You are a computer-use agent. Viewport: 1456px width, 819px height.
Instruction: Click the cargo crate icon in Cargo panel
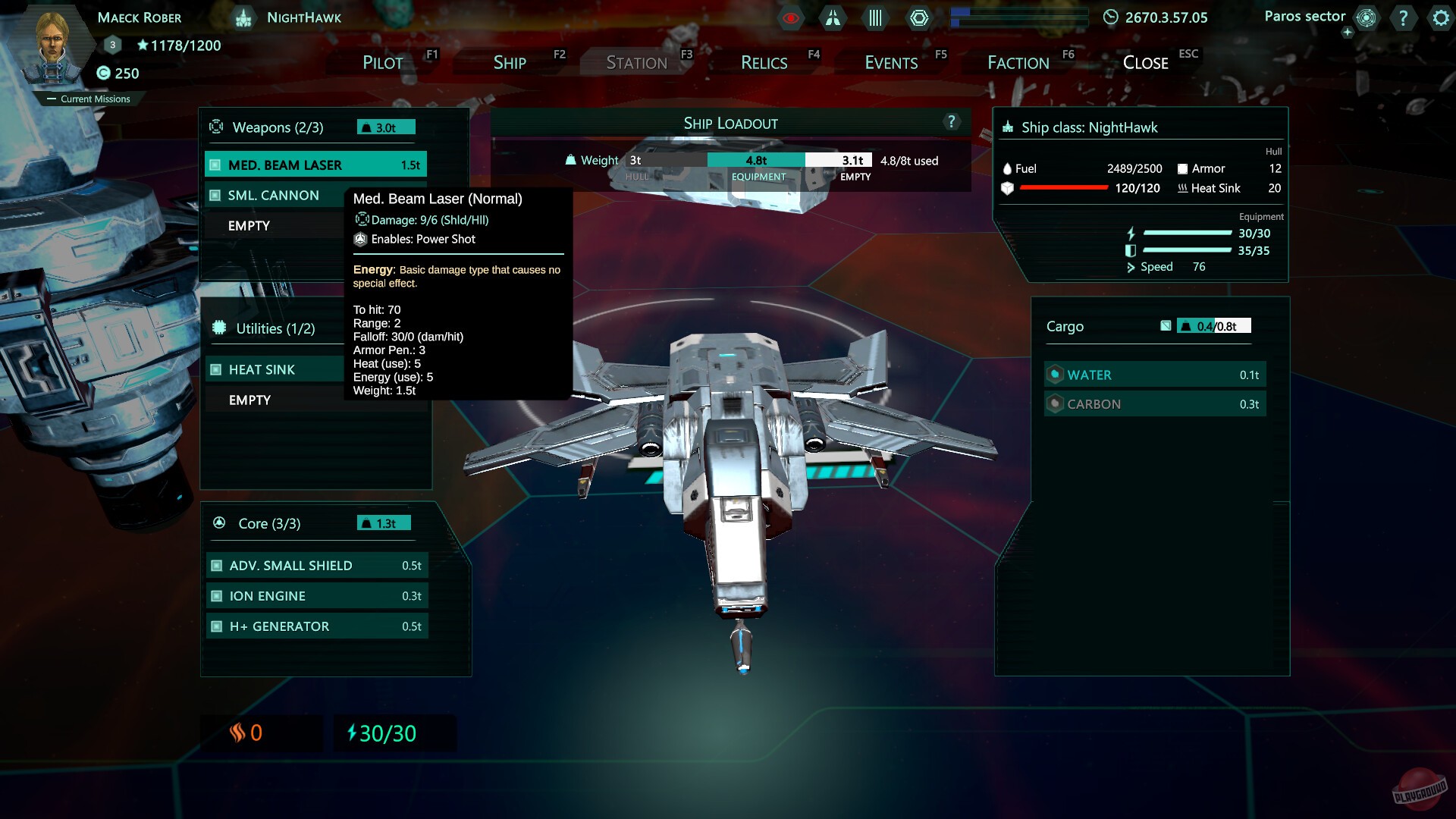[1166, 325]
